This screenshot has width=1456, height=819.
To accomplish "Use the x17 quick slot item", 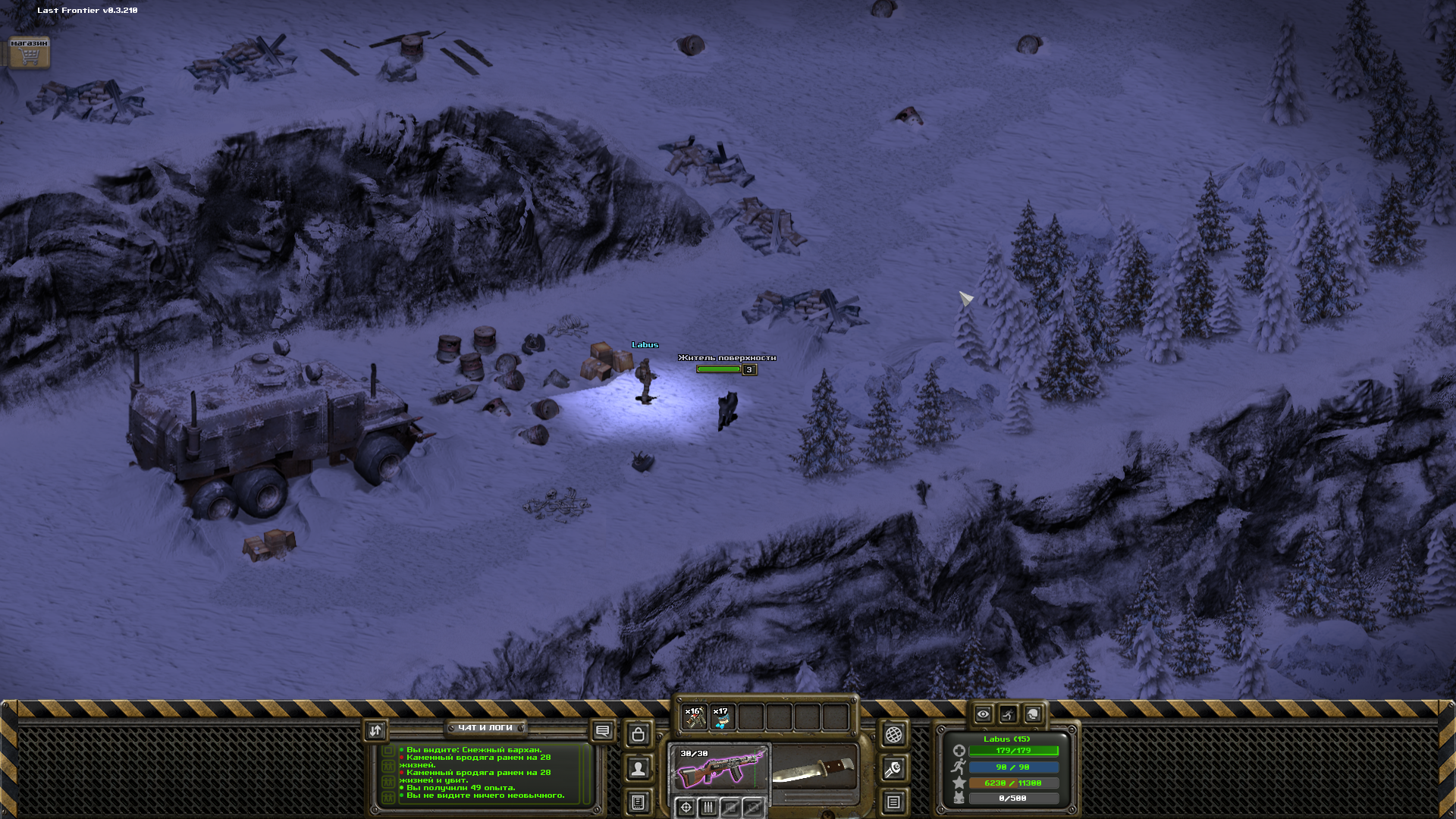I will coord(723,717).
